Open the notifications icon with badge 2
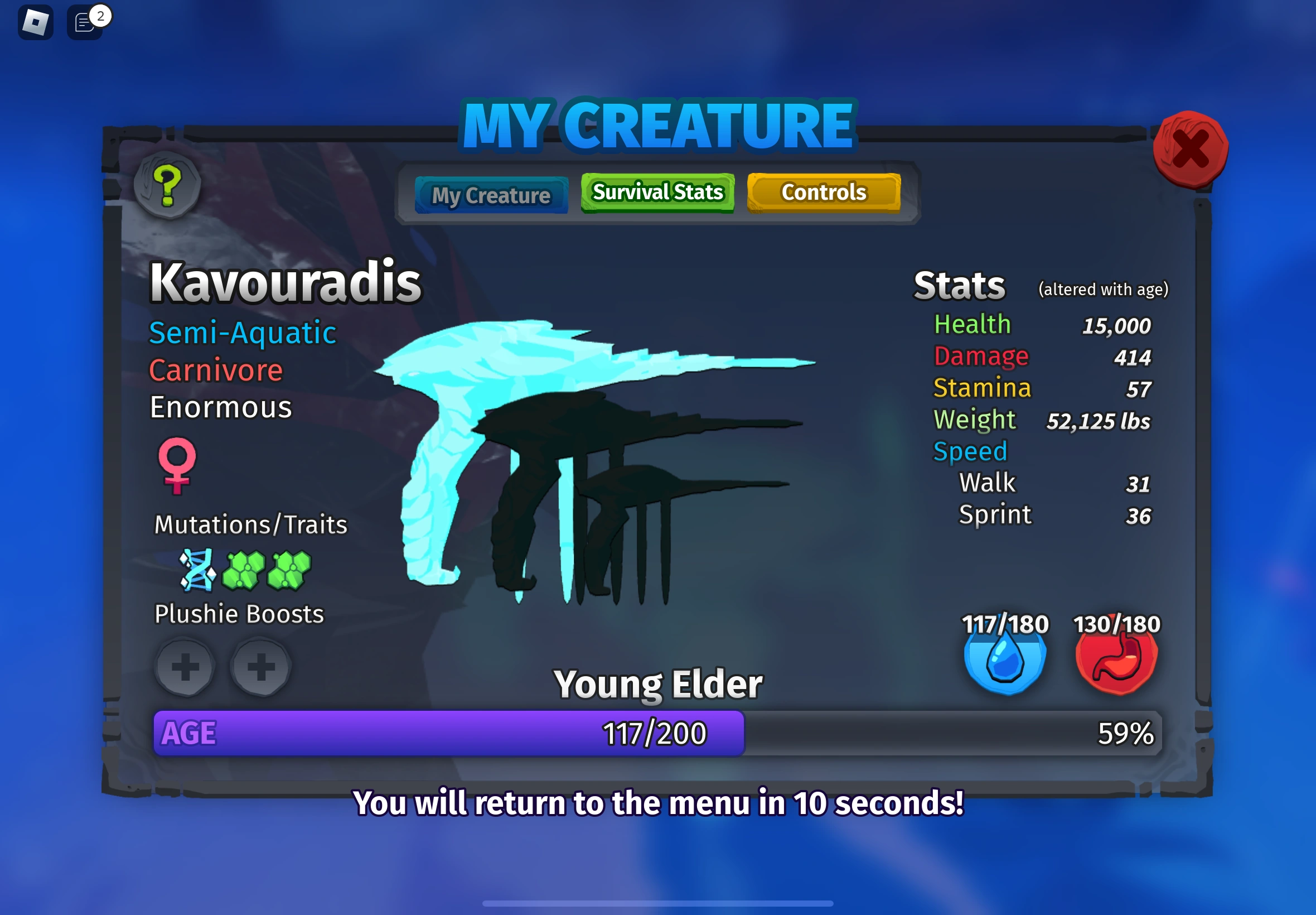This screenshot has height=915, width=1316. pos(85,23)
